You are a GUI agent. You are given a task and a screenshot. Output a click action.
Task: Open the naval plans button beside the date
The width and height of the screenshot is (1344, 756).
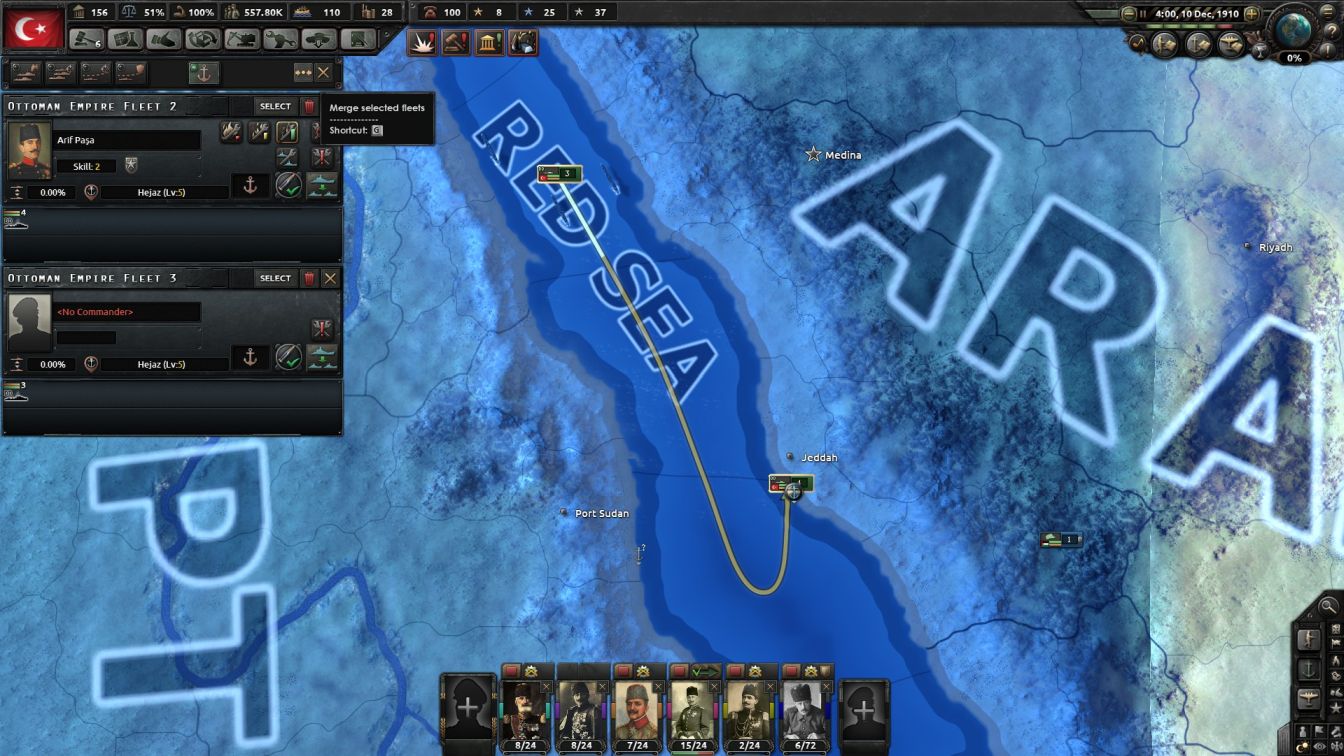coord(1202,42)
